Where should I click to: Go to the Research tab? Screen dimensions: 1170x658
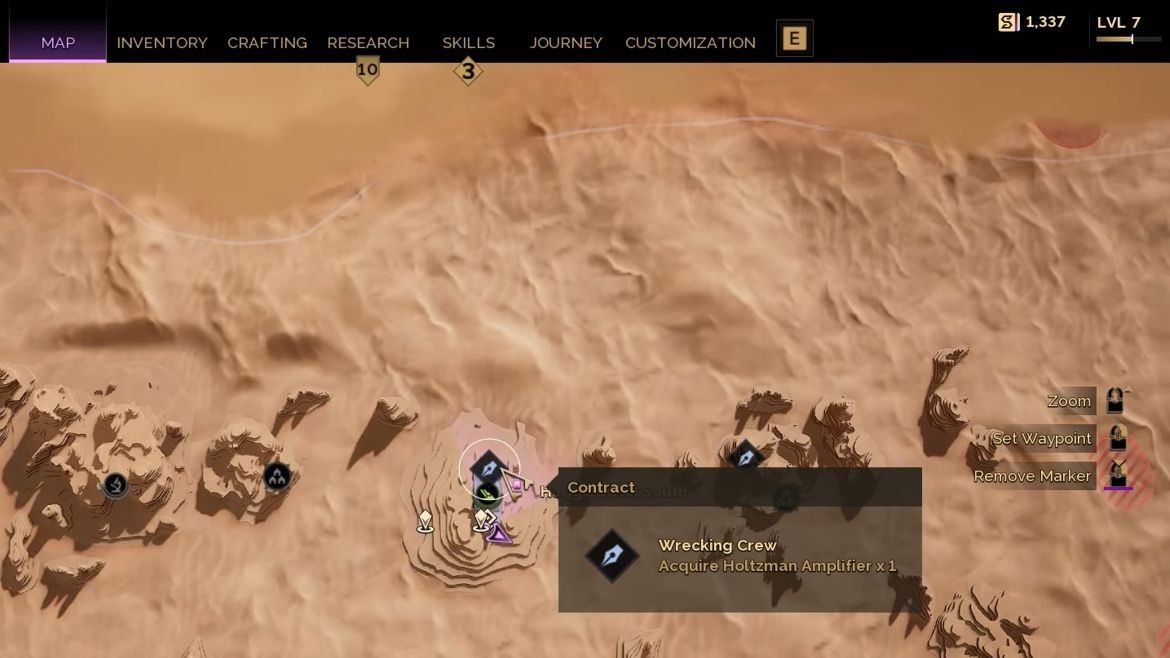368,43
